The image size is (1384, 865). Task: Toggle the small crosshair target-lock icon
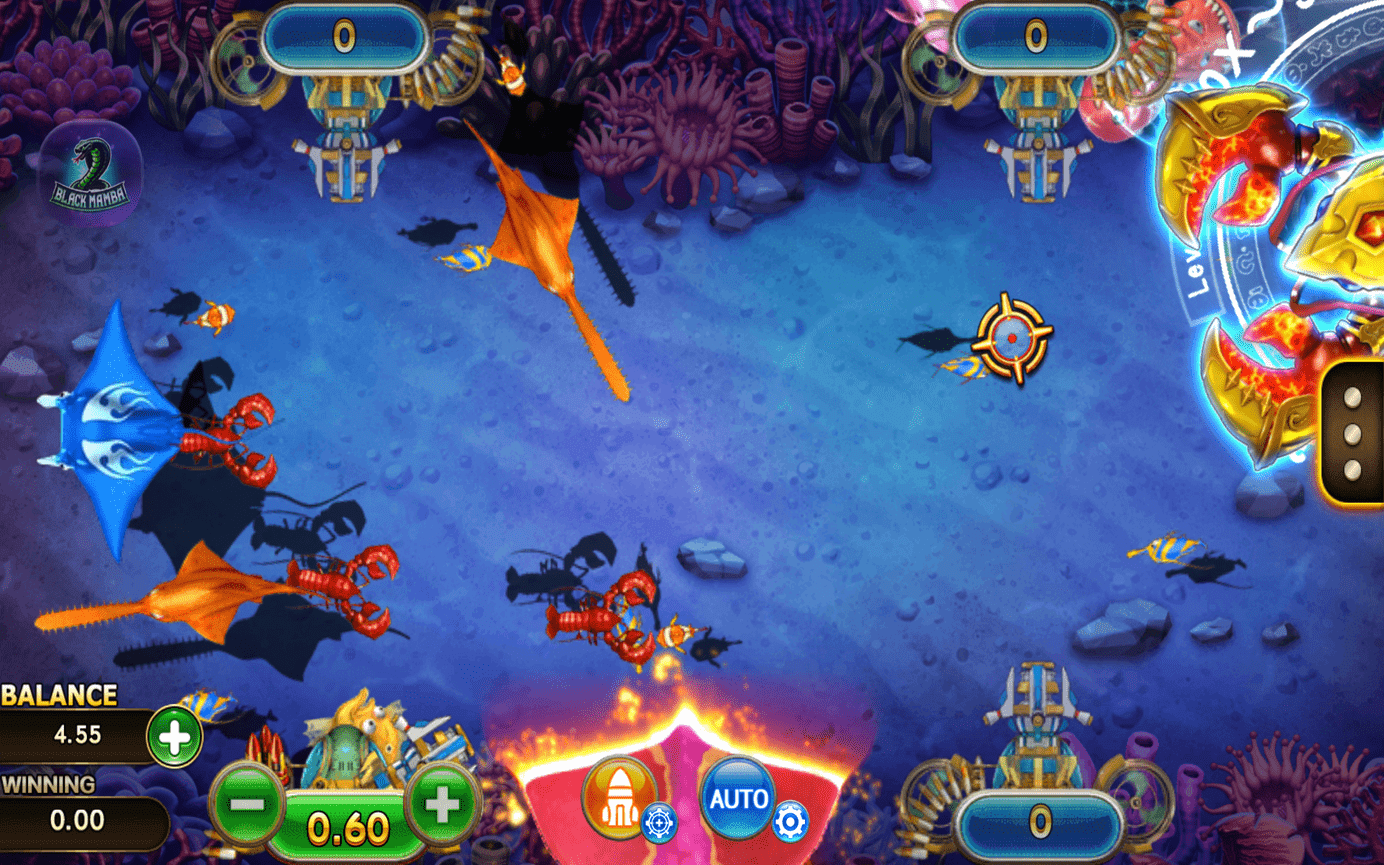click(x=660, y=822)
